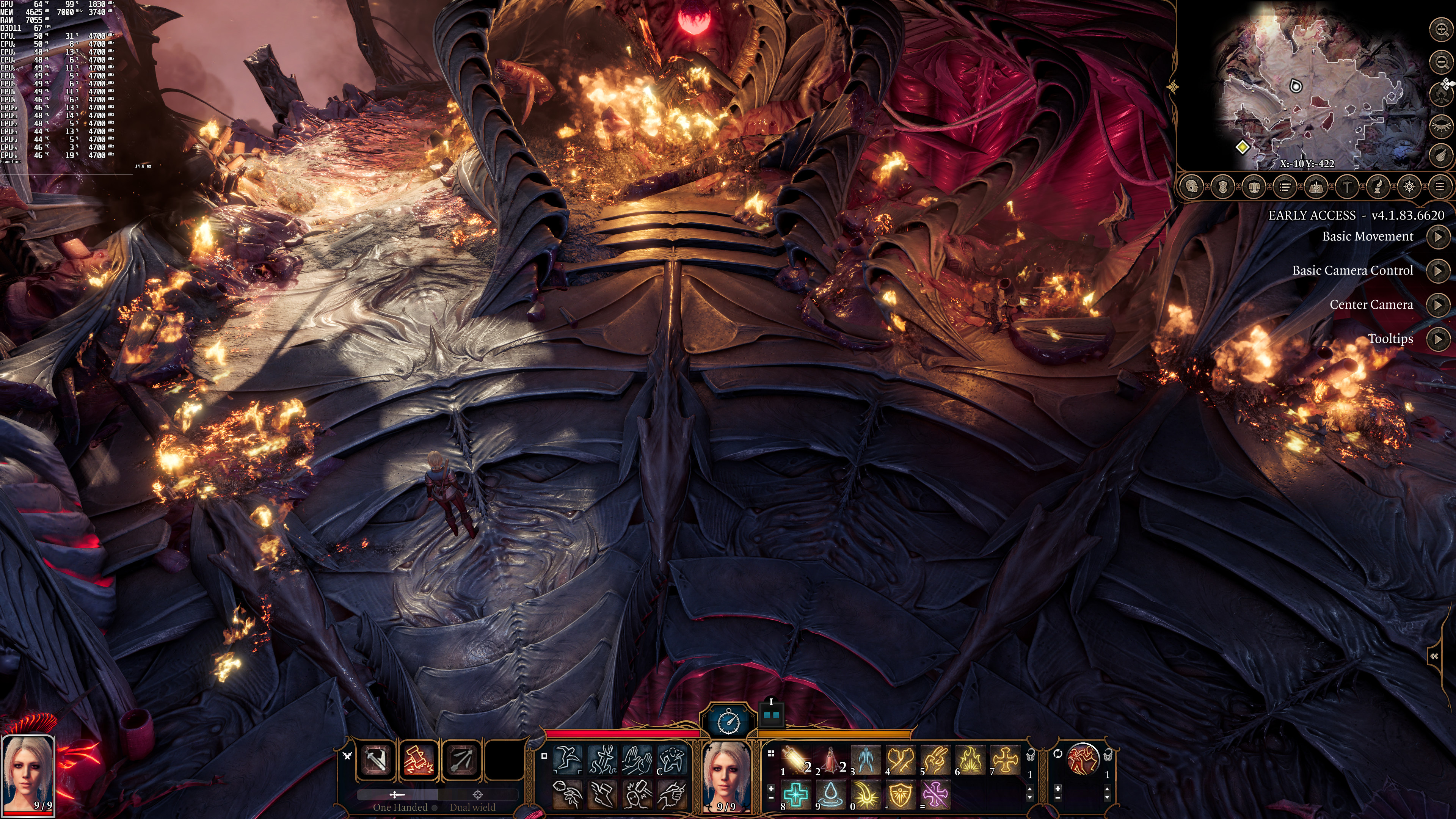Play the Center Camera tutorial

[1437, 305]
